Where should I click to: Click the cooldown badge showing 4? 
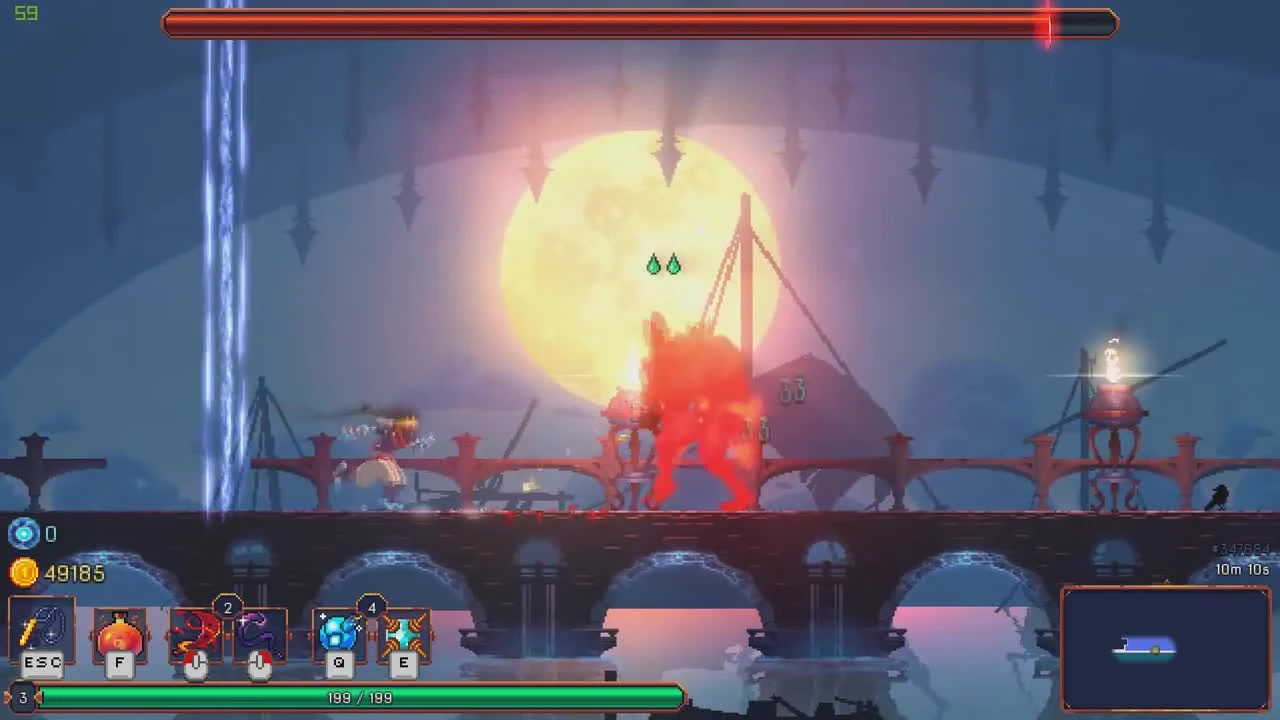click(372, 607)
